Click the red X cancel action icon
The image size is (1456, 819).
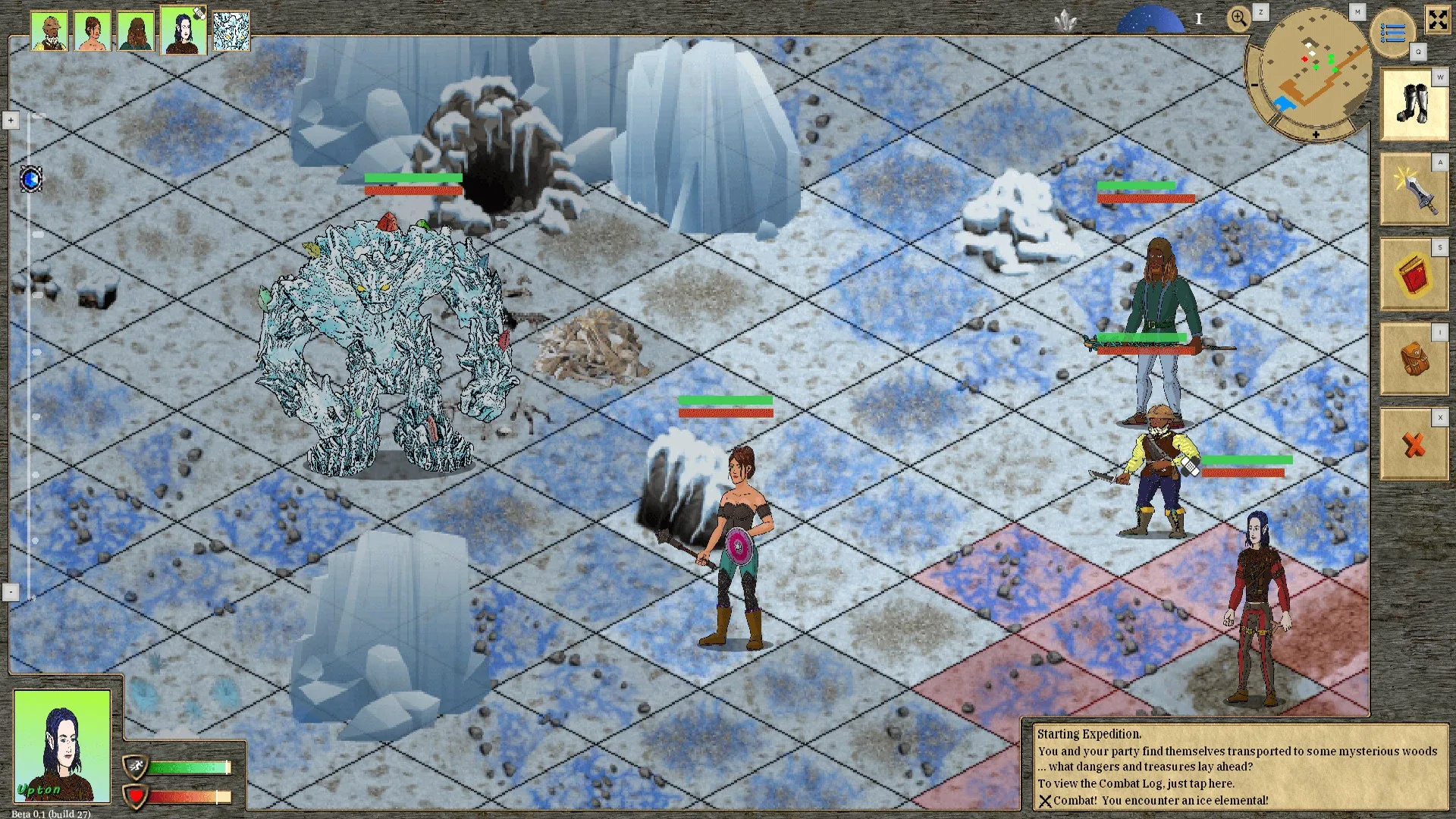click(x=1414, y=444)
